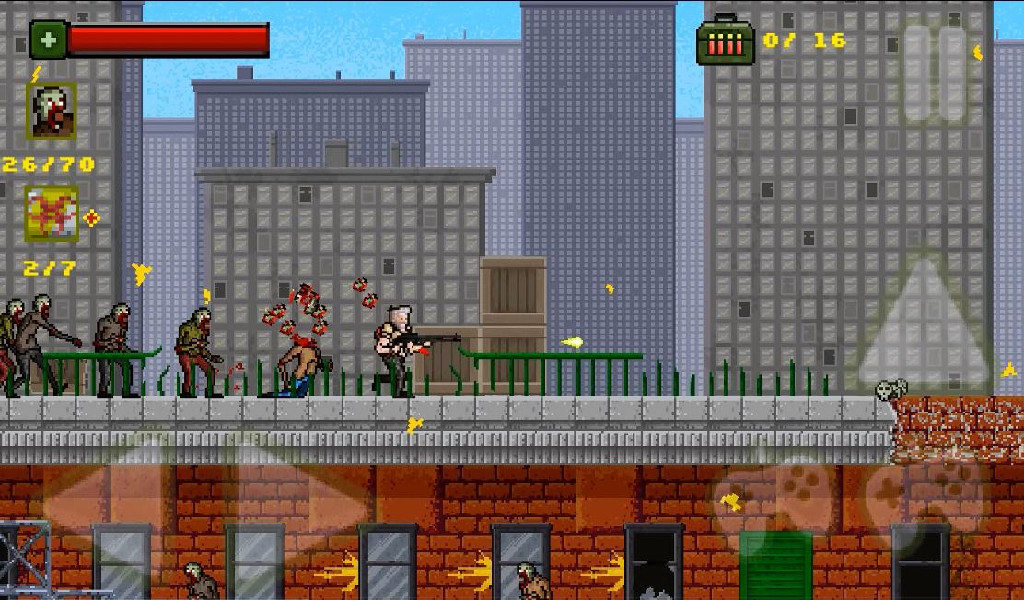
Task: Click the yellow blood splatter icon
Action: [x=51, y=213]
